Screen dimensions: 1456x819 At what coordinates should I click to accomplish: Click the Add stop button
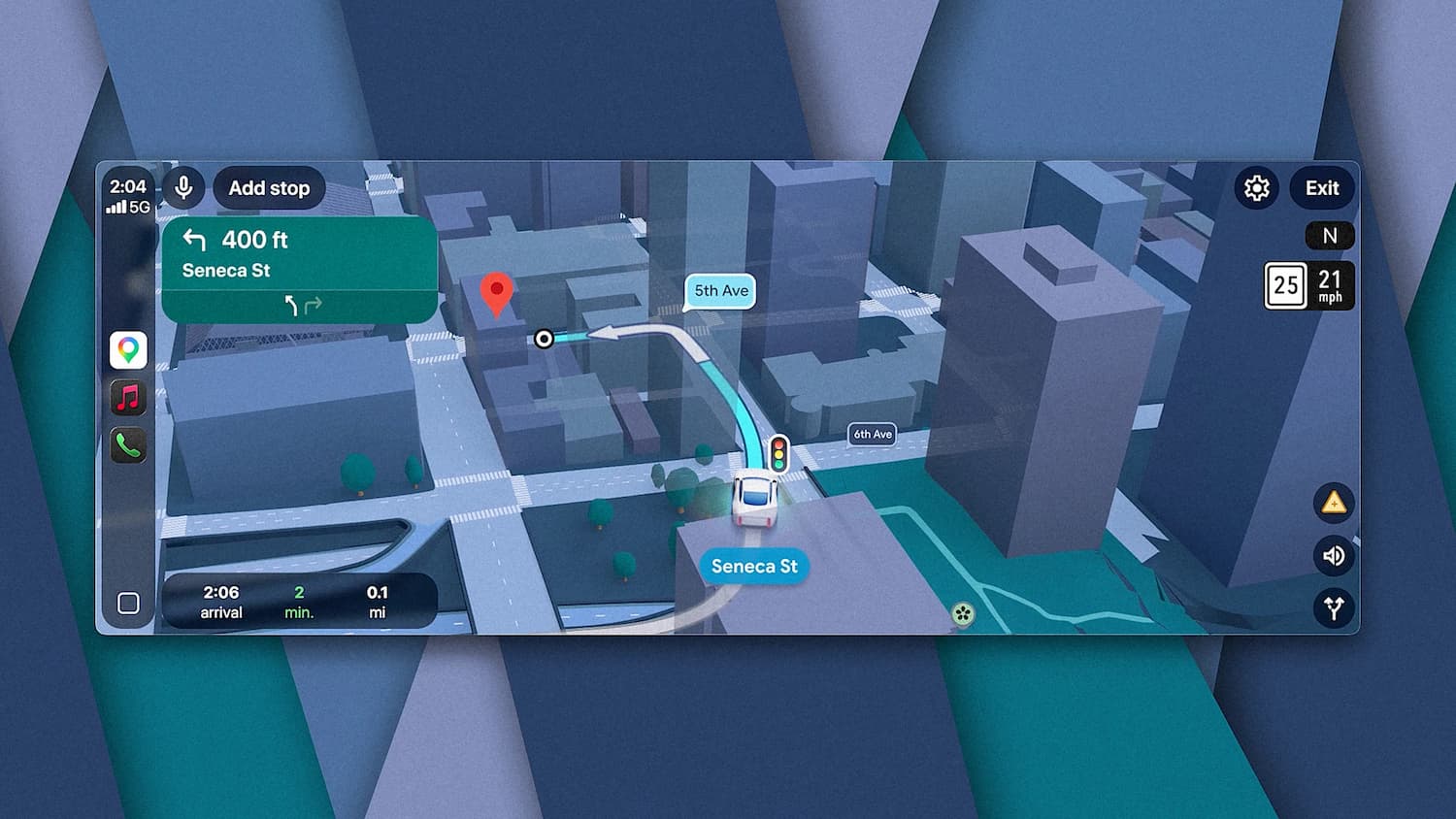[269, 188]
